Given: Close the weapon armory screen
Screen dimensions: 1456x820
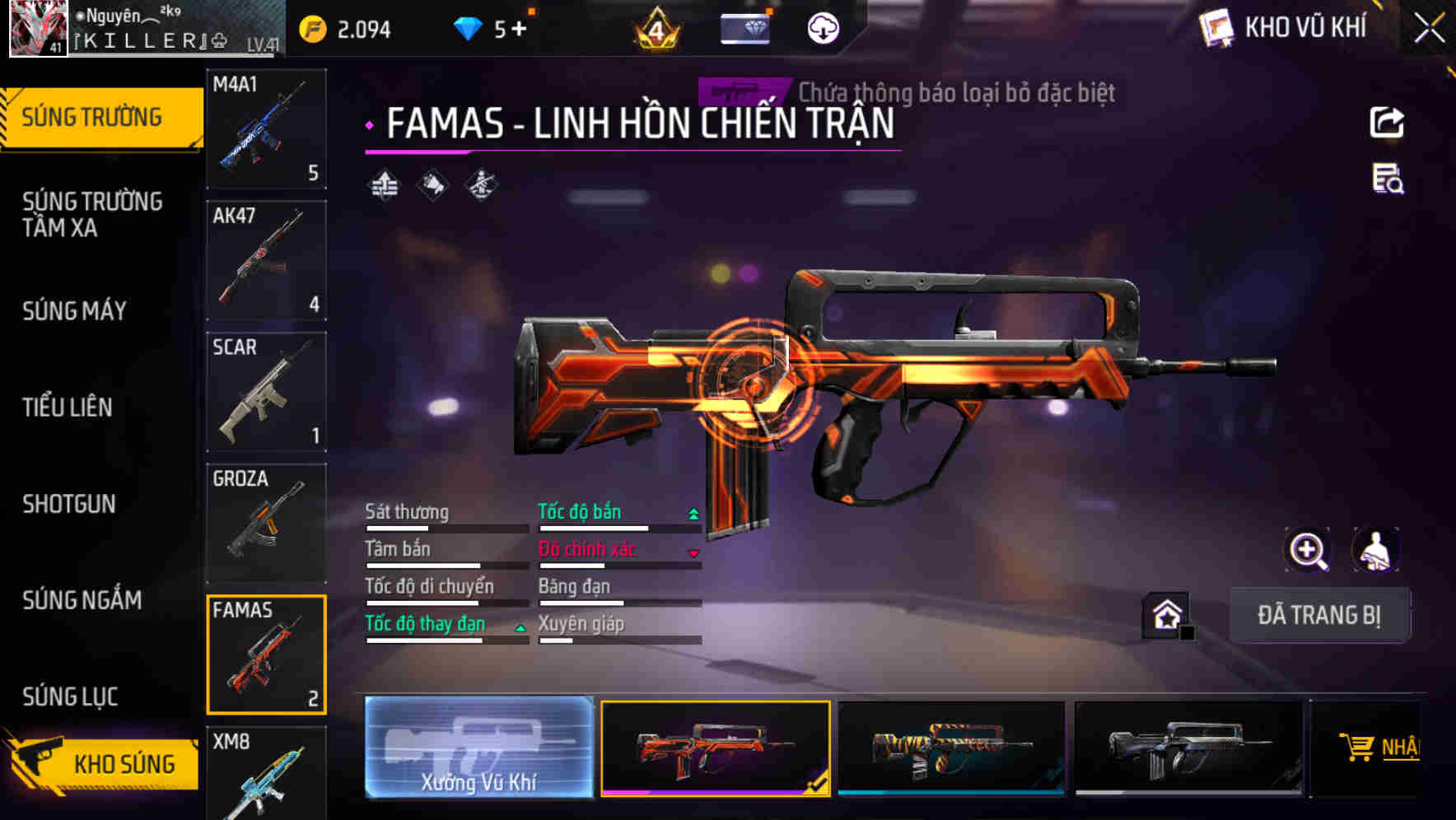Looking at the screenshot, I should [1429, 29].
